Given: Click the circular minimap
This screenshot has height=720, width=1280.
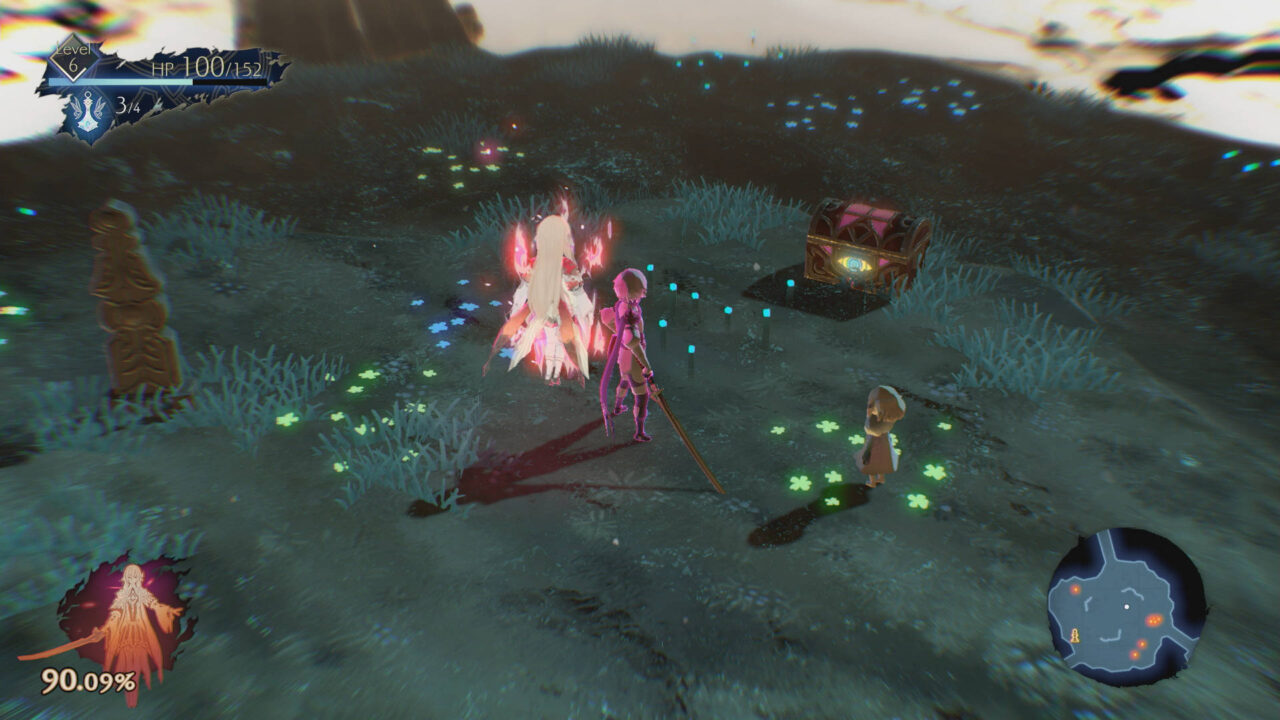Looking at the screenshot, I should pyautogui.click(x=1126, y=607).
